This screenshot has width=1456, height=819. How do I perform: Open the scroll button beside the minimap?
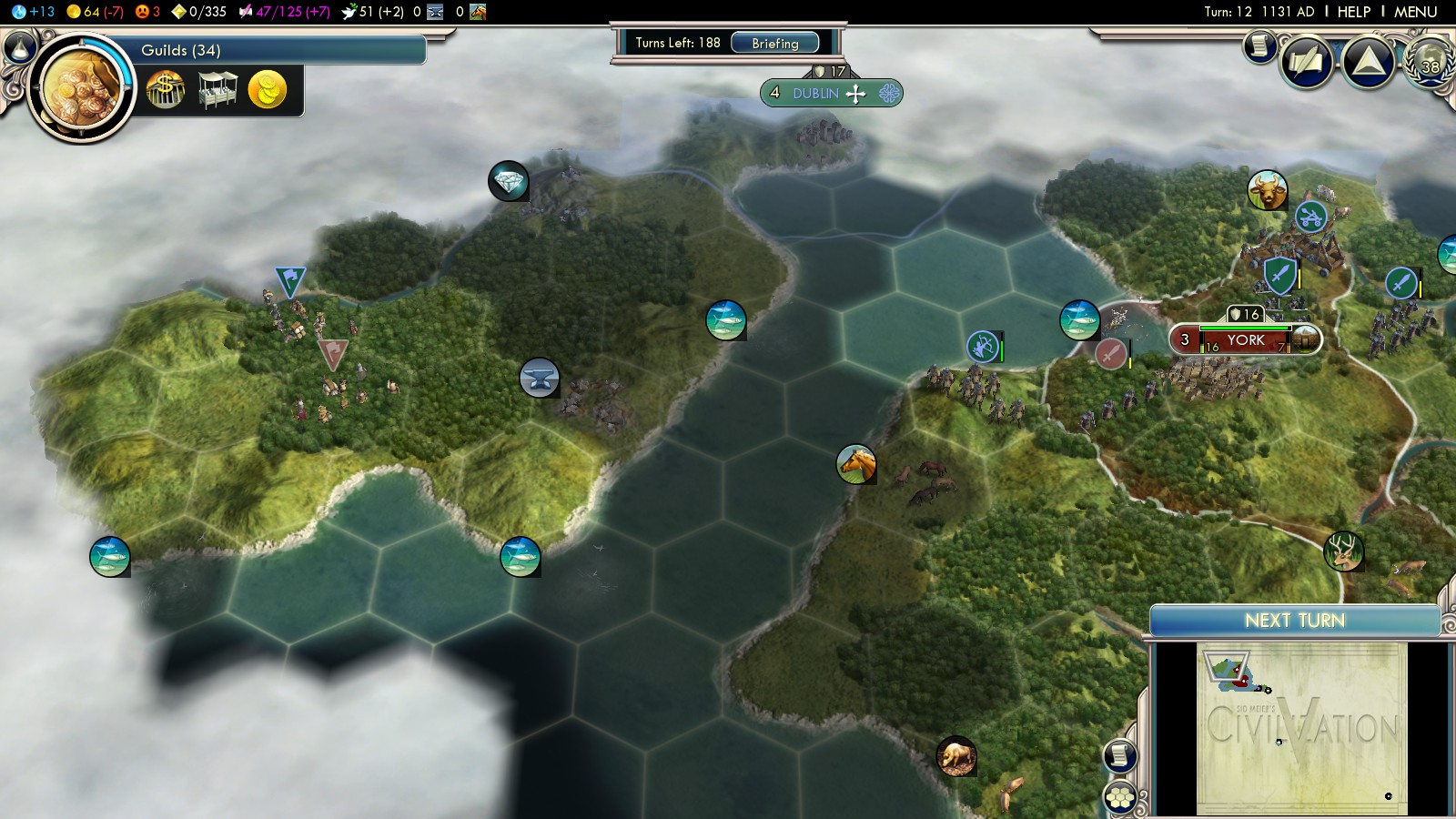point(1120,755)
